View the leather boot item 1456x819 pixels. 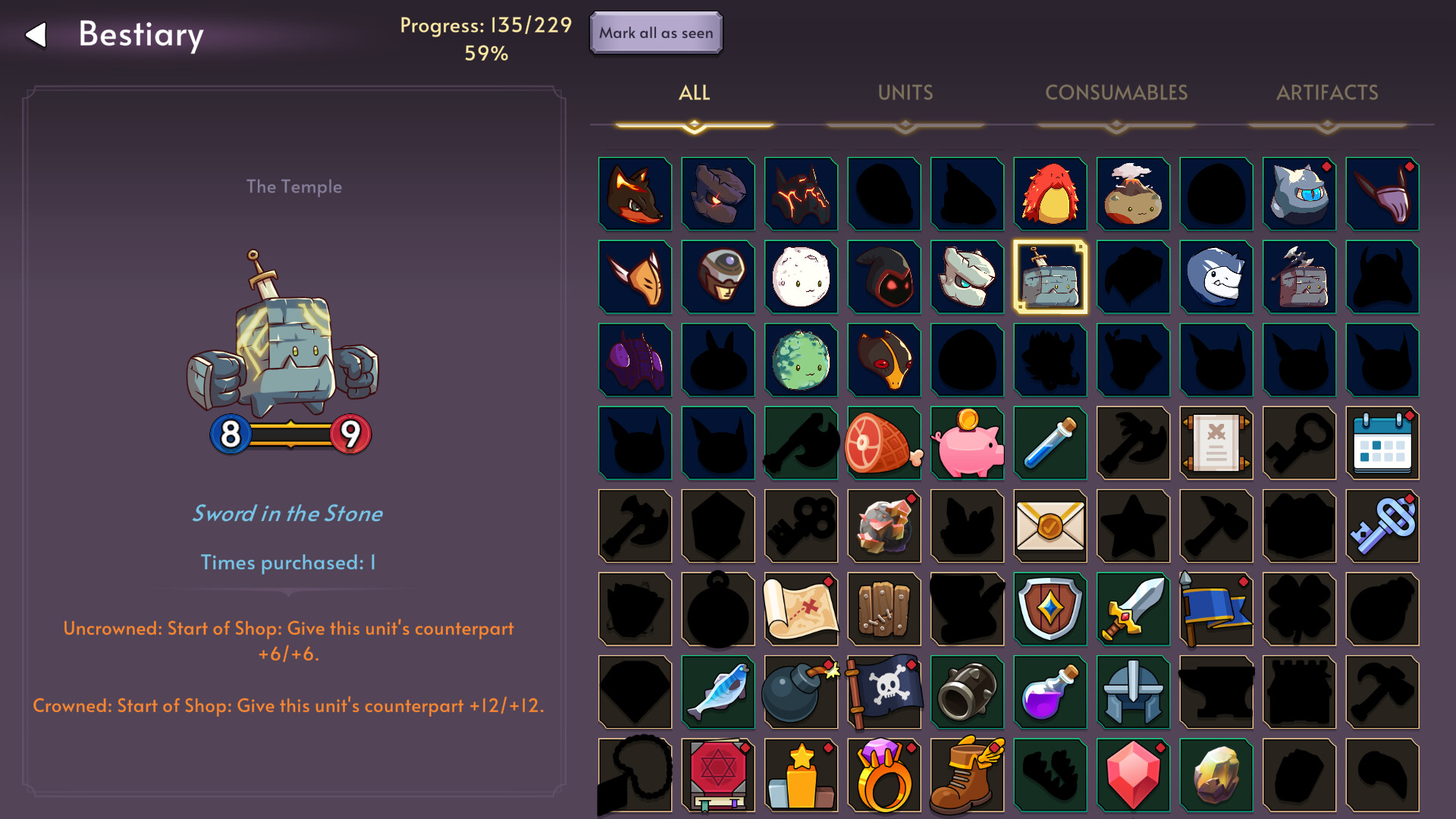pos(967,775)
